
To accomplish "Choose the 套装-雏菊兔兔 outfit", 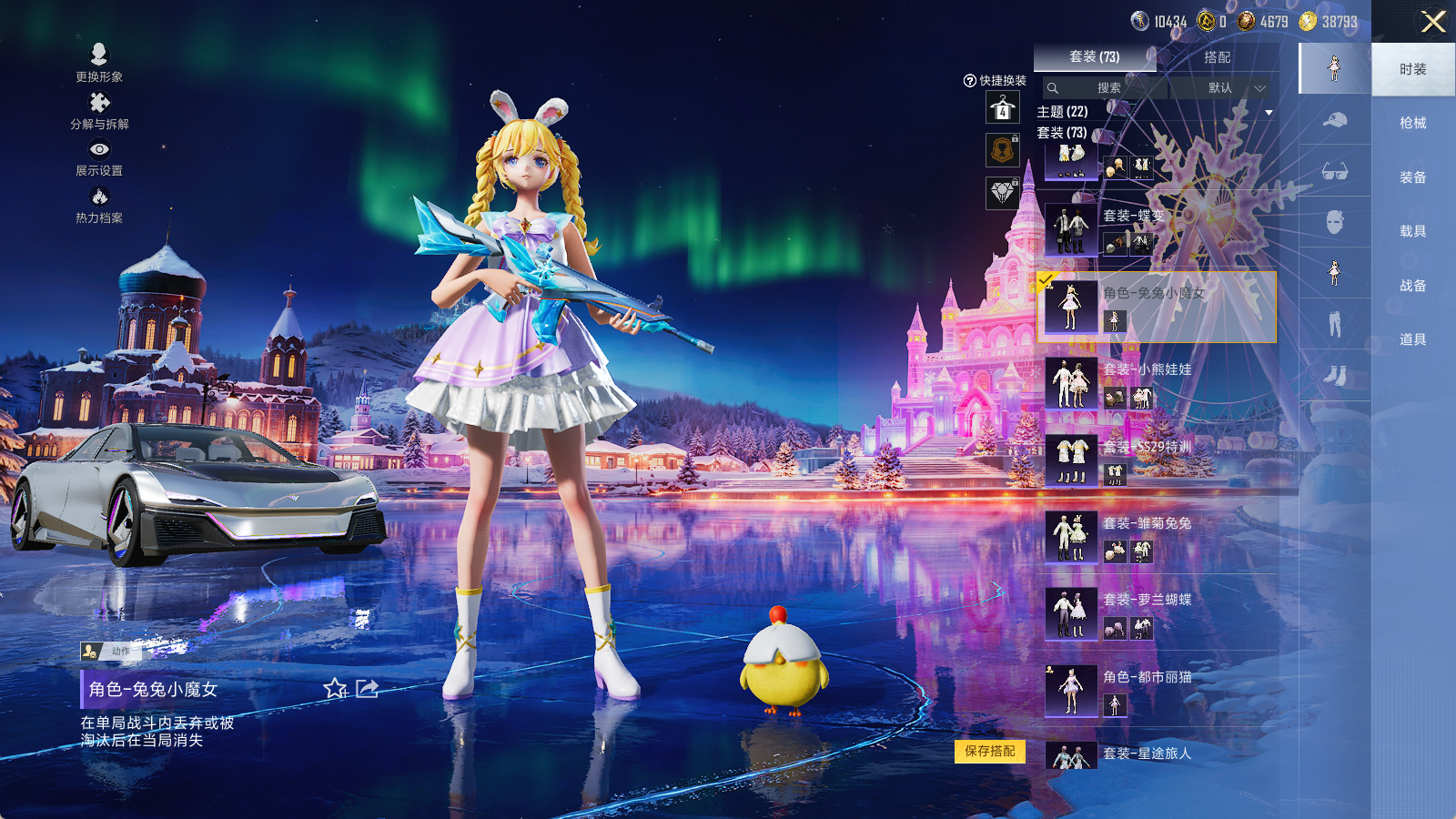I will (x=1156, y=537).
